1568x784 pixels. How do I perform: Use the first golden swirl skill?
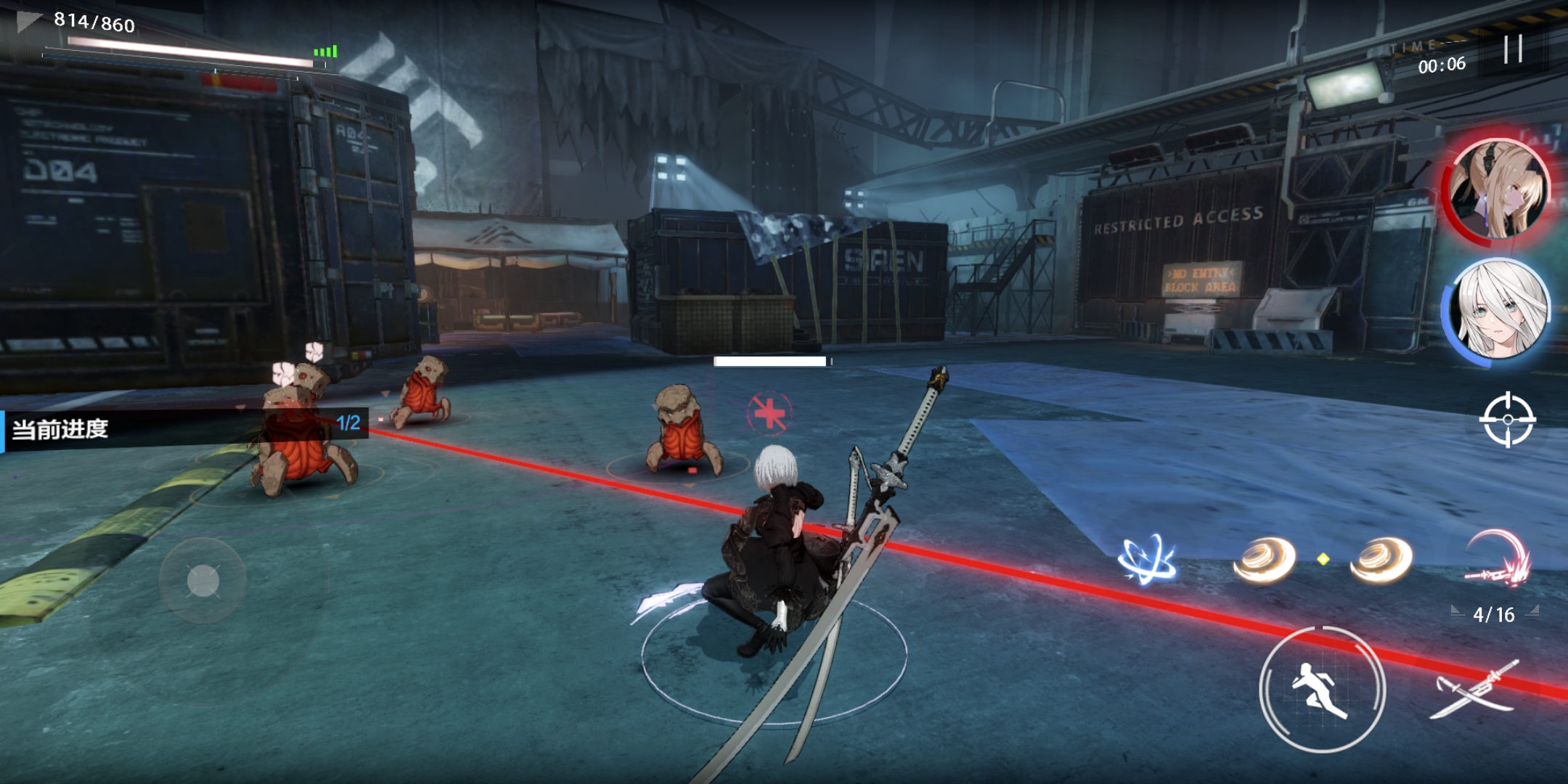coord(1264,560)
